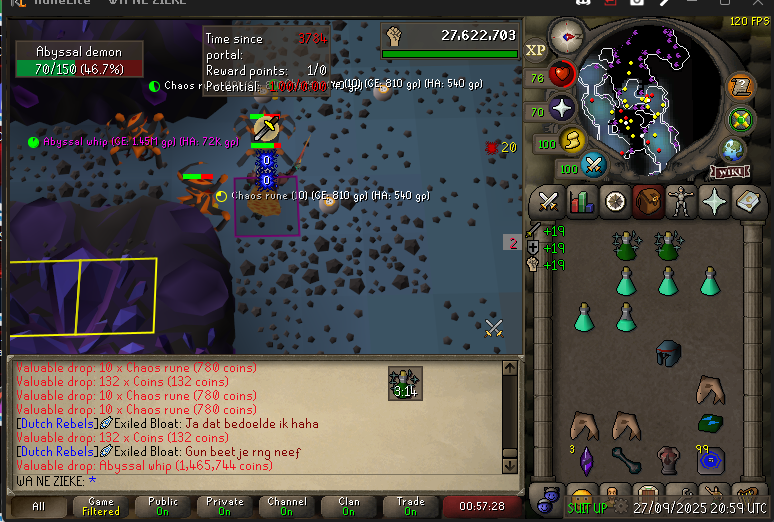
Task: Show the Worn Equipment tab
Action: pos(682,202)
